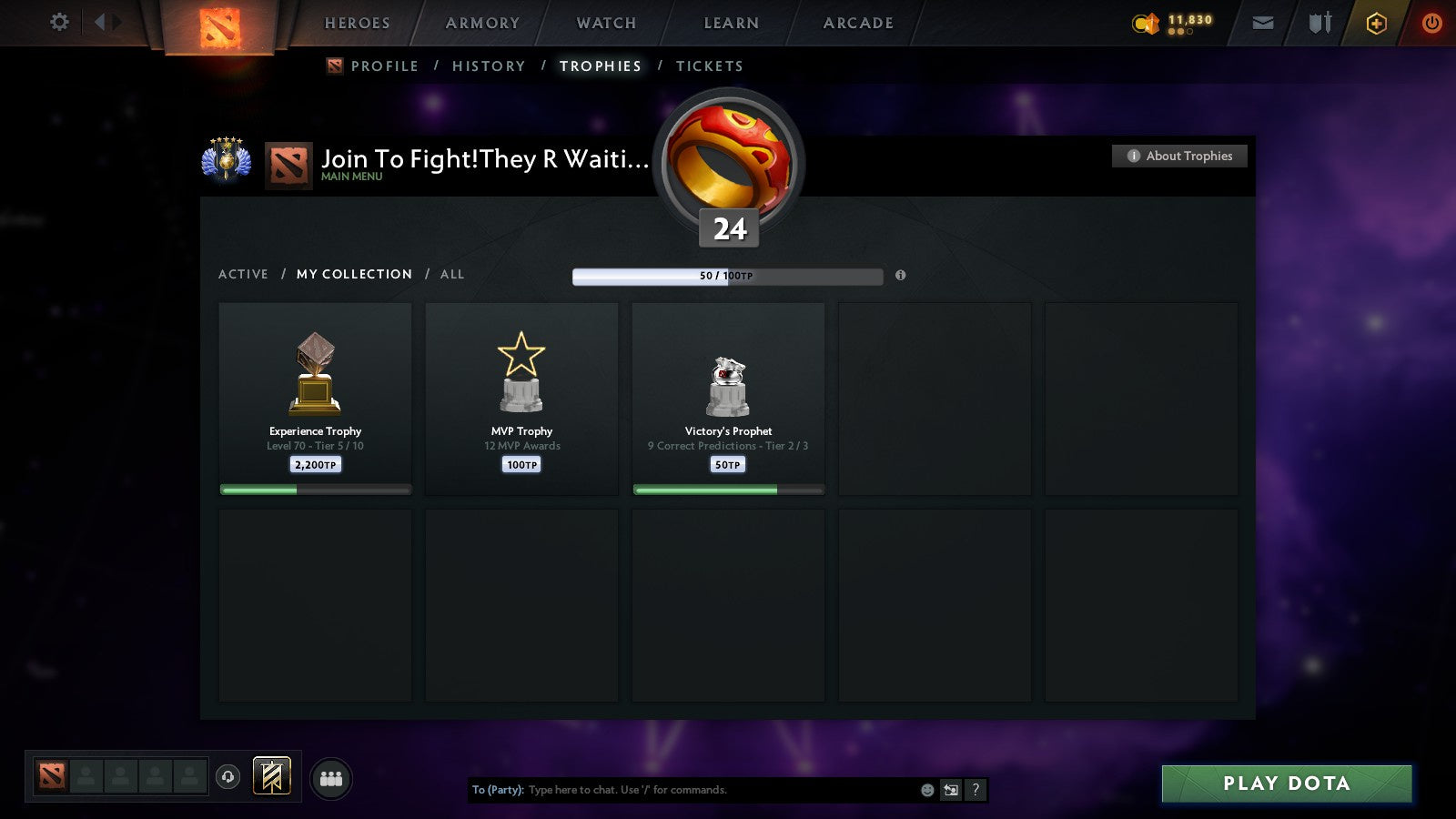Open the settings gear icon

click(x=59, y=23)
